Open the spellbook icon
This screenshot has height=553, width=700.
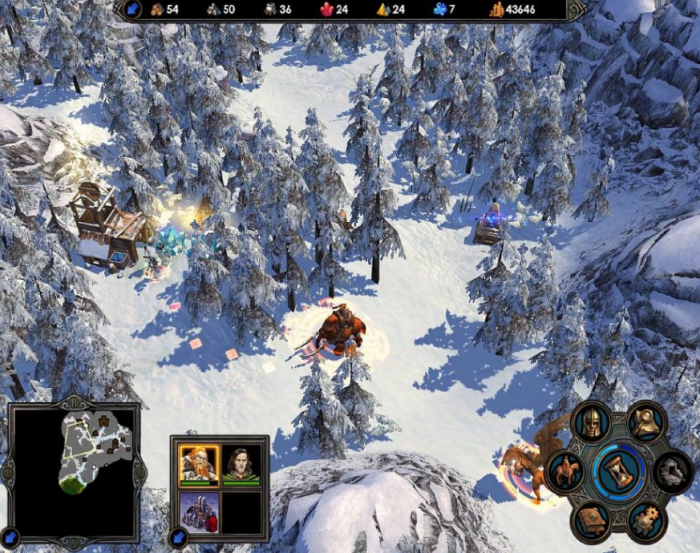click(591, 519)
